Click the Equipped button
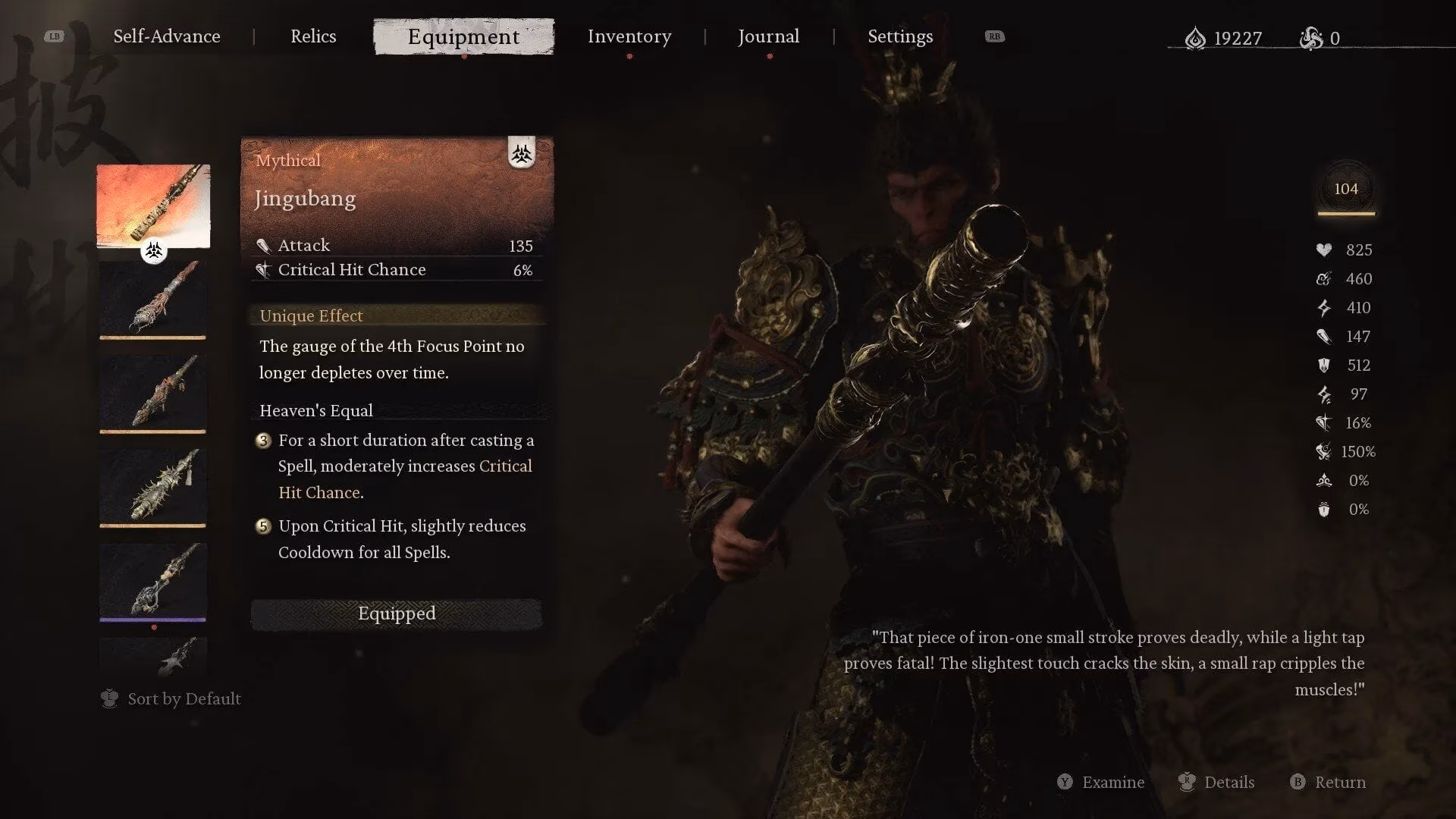The image size is (1456, 819). tap(397, 613)
